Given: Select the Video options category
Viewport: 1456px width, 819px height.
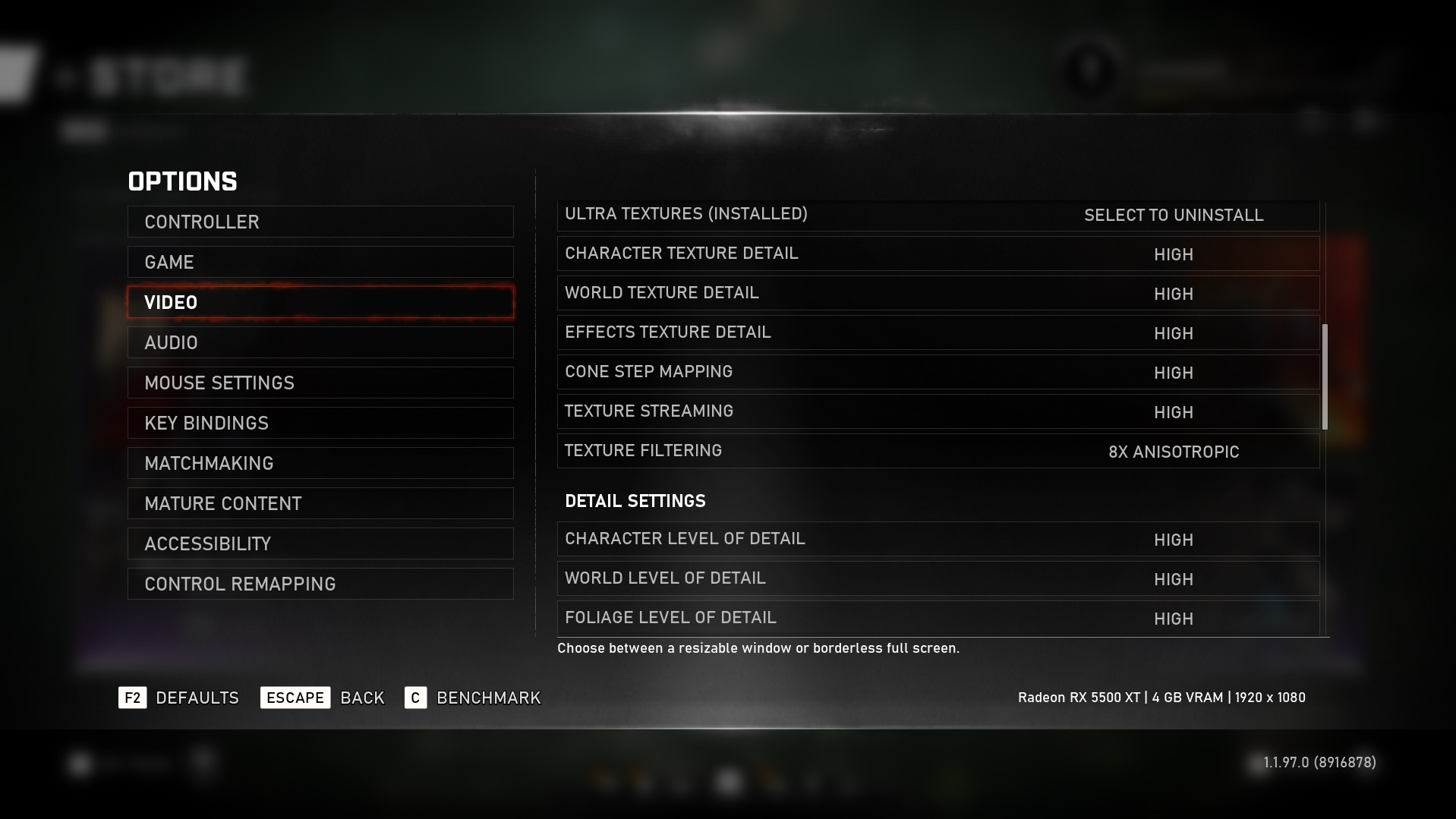Looking at the screenshot, I should click(320, 302).
